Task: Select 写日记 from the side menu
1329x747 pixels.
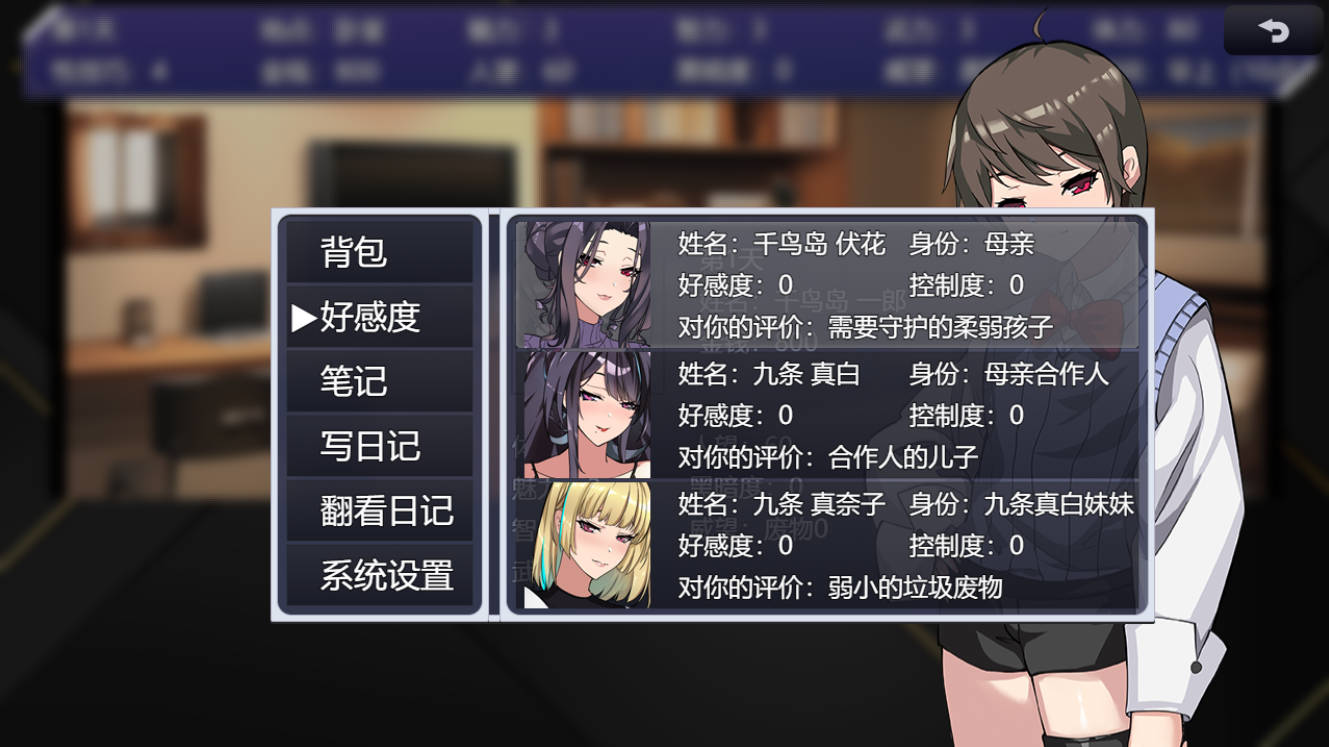Action: [x=380, y=447]
